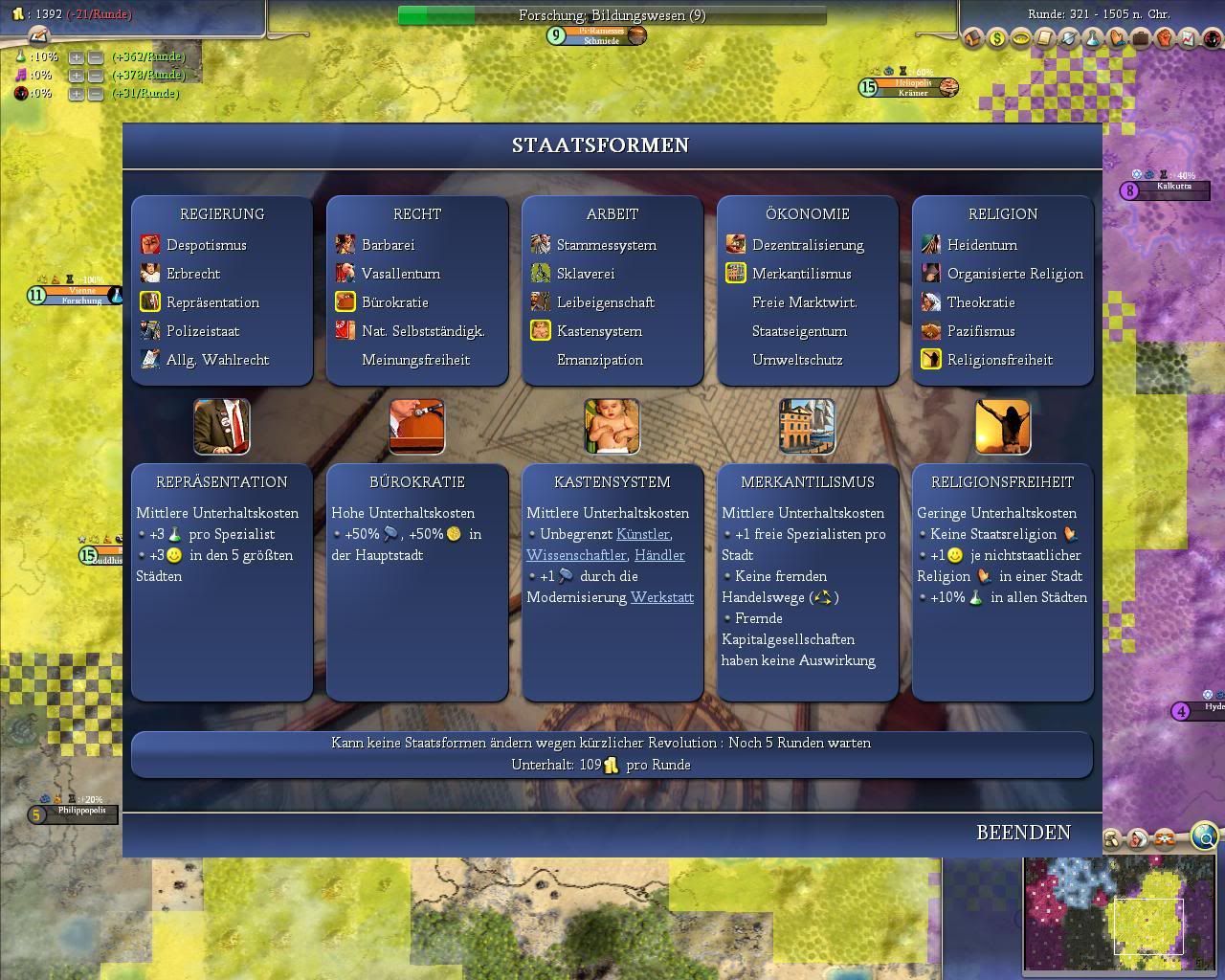
Task: Open the Werkstatt improvement link
Action: pos(661,597)
